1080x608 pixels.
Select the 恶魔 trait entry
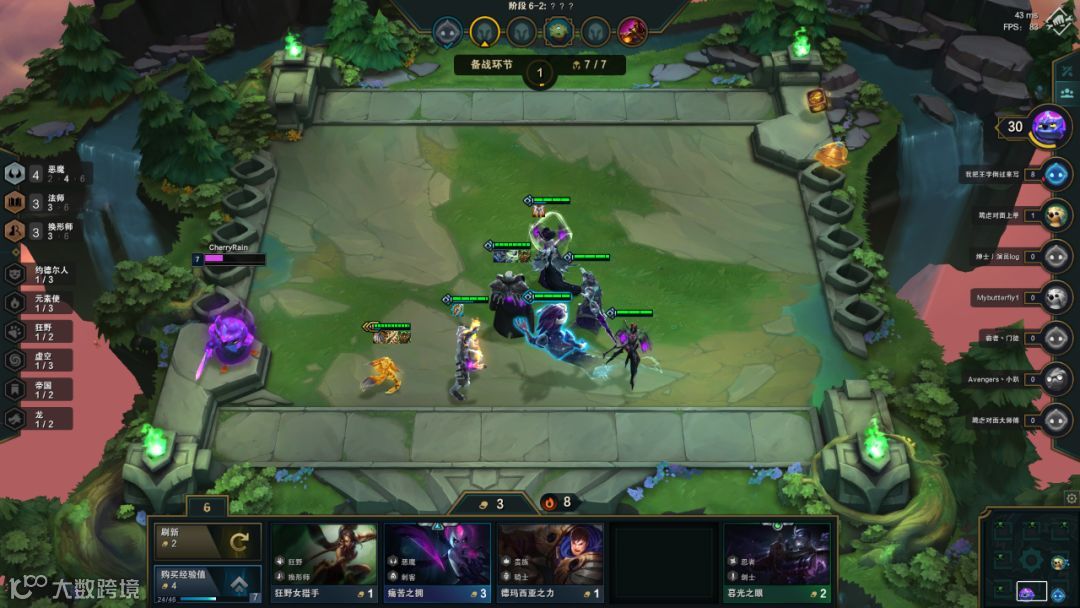point(40,176)
